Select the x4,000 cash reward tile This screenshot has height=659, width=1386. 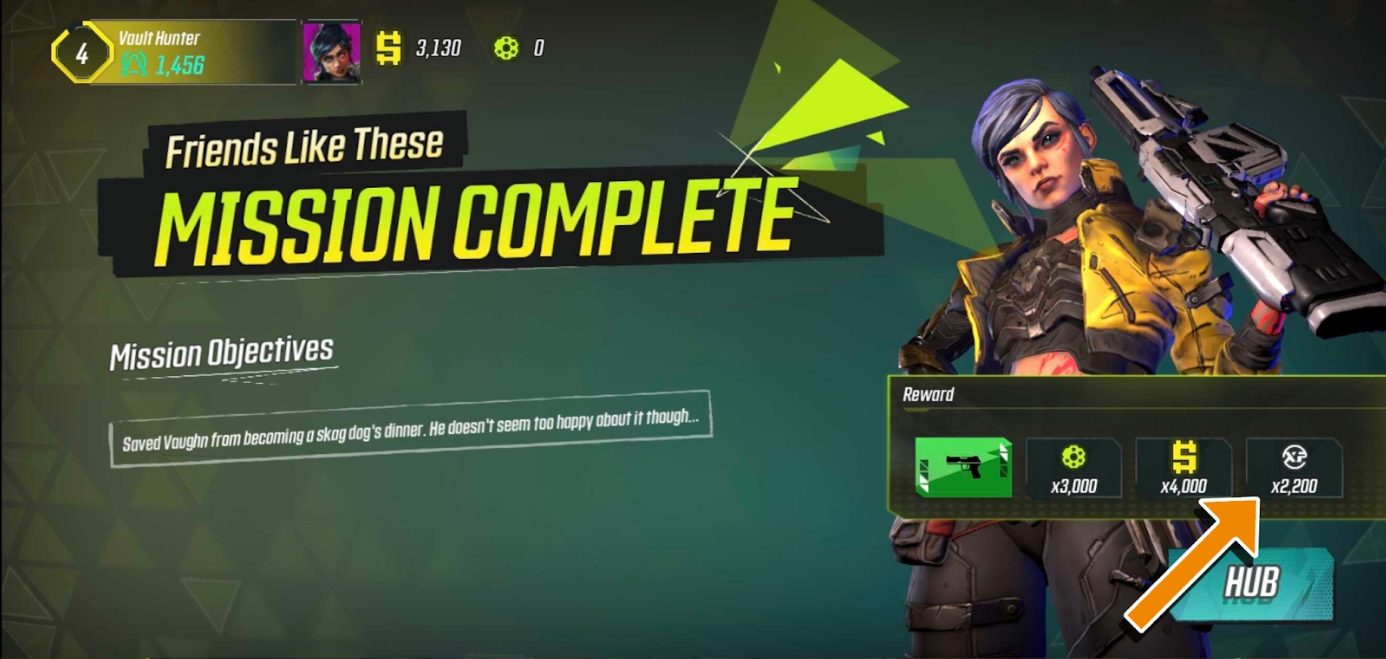(x=1184, y=468)
